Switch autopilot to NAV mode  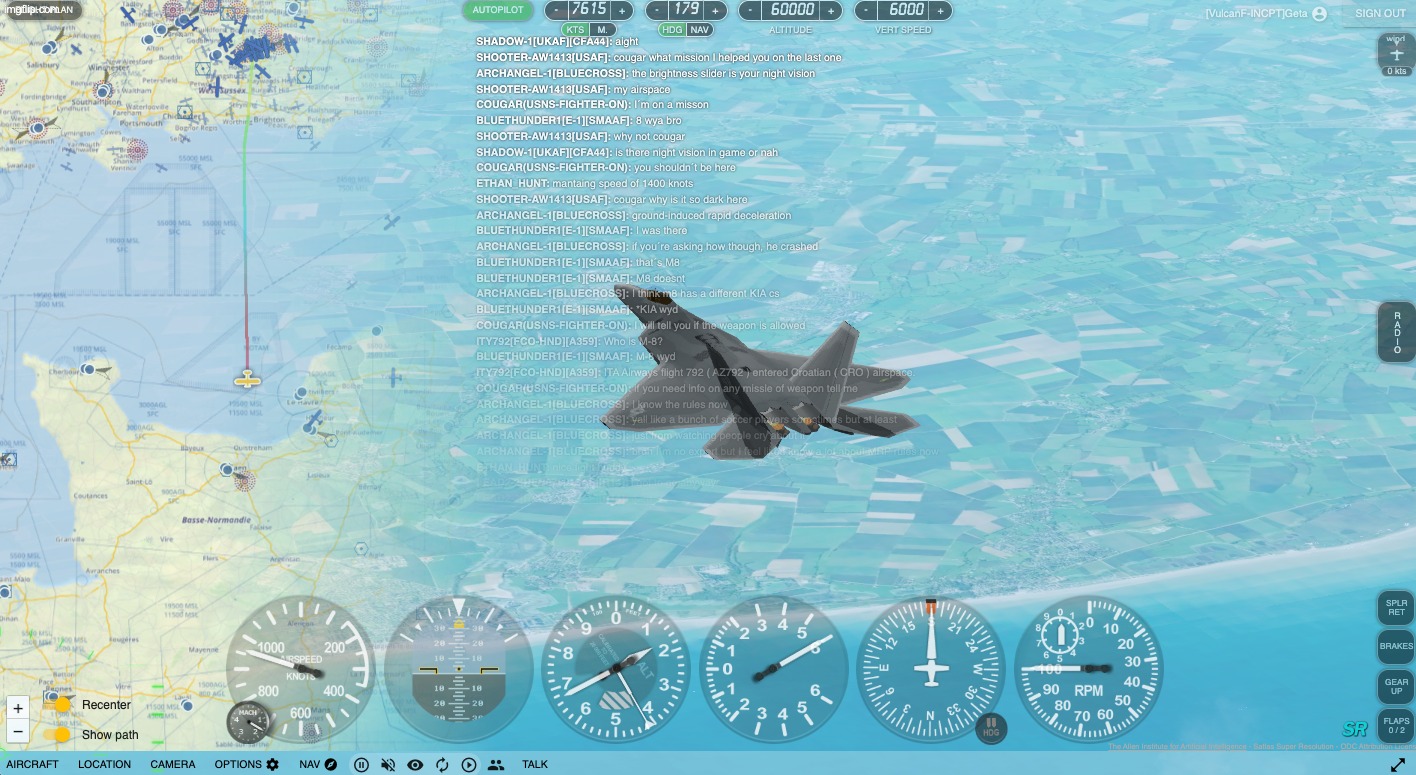tap(700, 30)
